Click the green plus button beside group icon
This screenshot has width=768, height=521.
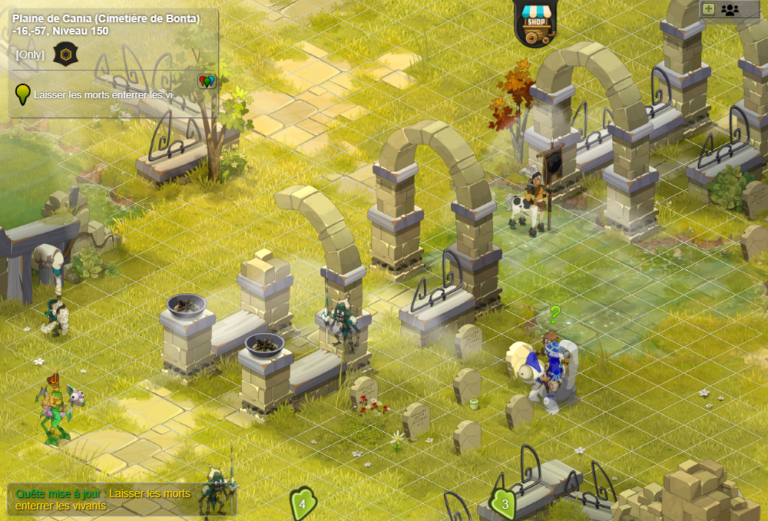[708, 9]
